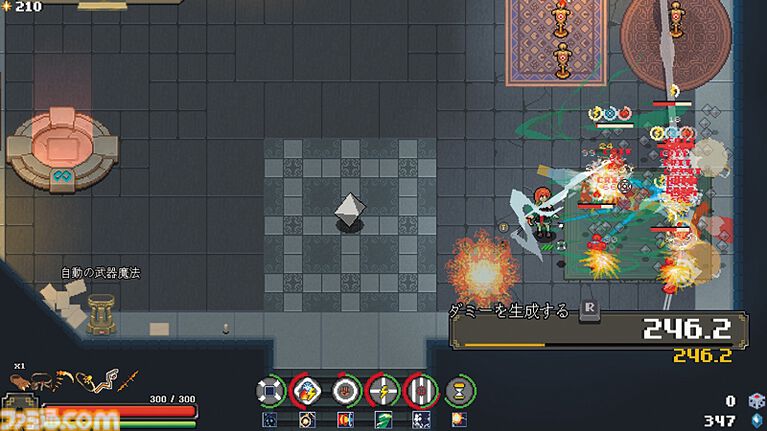Activate the striped red-core ability icon
The width and height of the screenshot is (767, 431).
tap(421, 389)
